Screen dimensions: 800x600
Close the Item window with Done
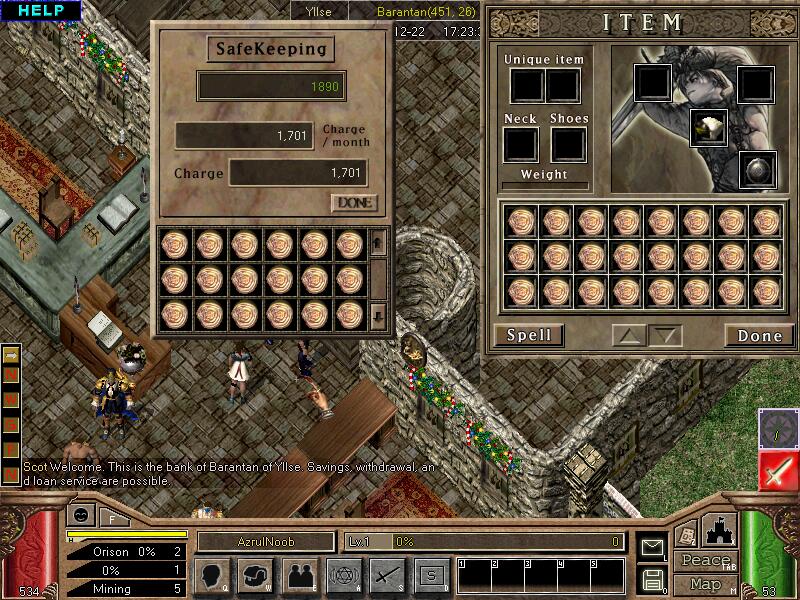[x=759, y=335]
